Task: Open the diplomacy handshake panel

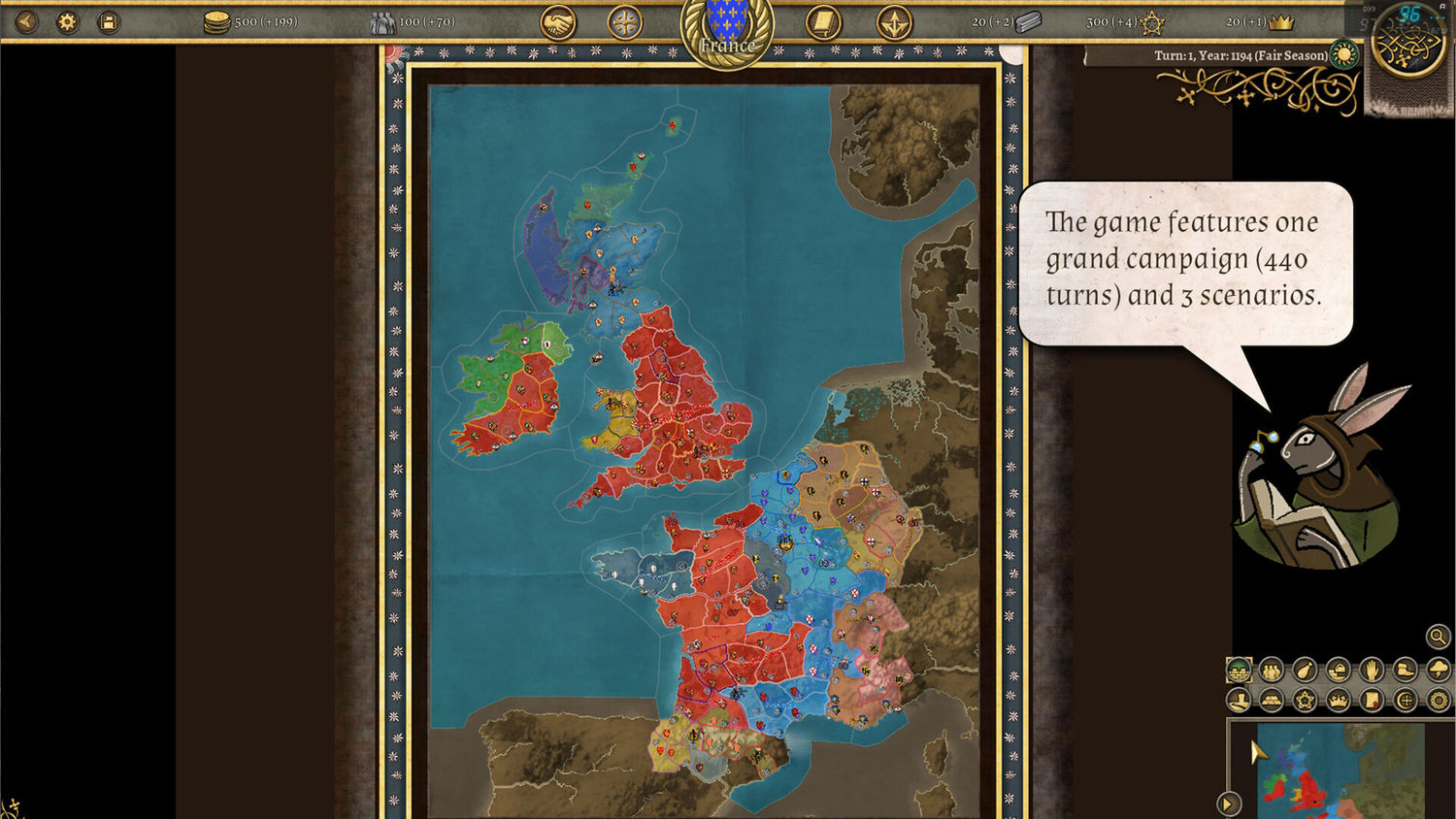Action: [558, 22]
